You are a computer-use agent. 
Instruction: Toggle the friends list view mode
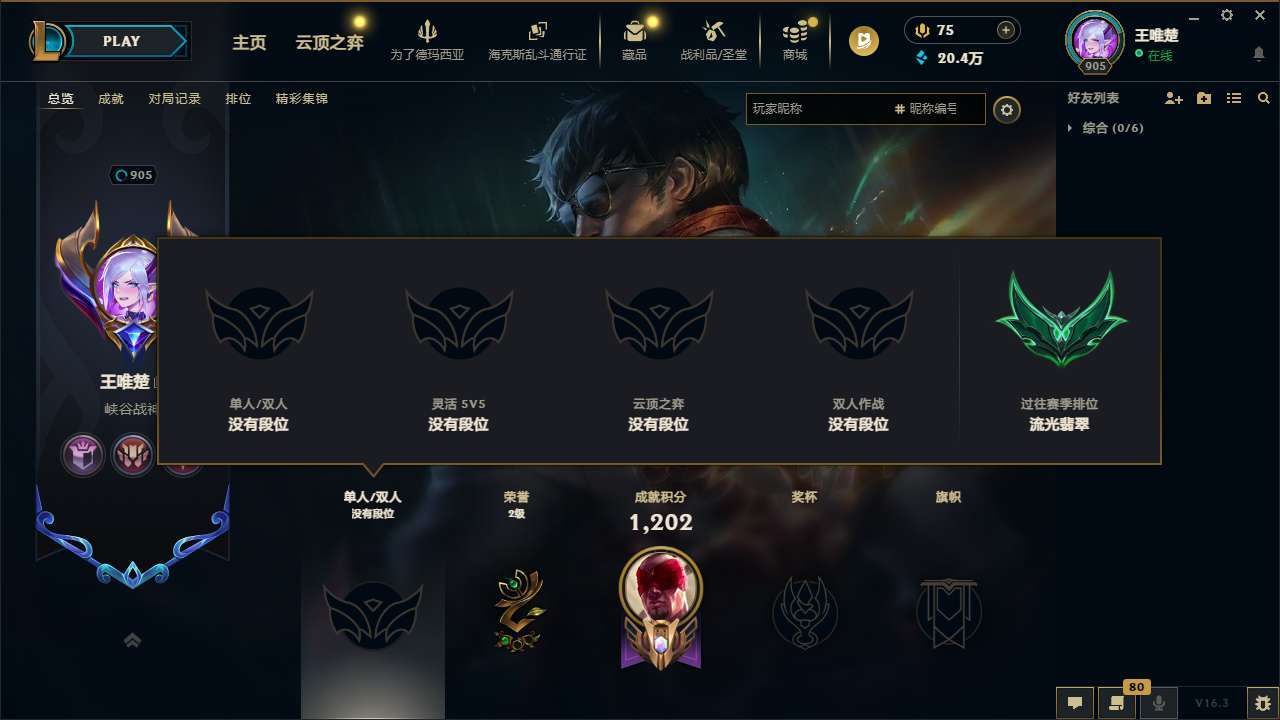[x=1233, y=97]
